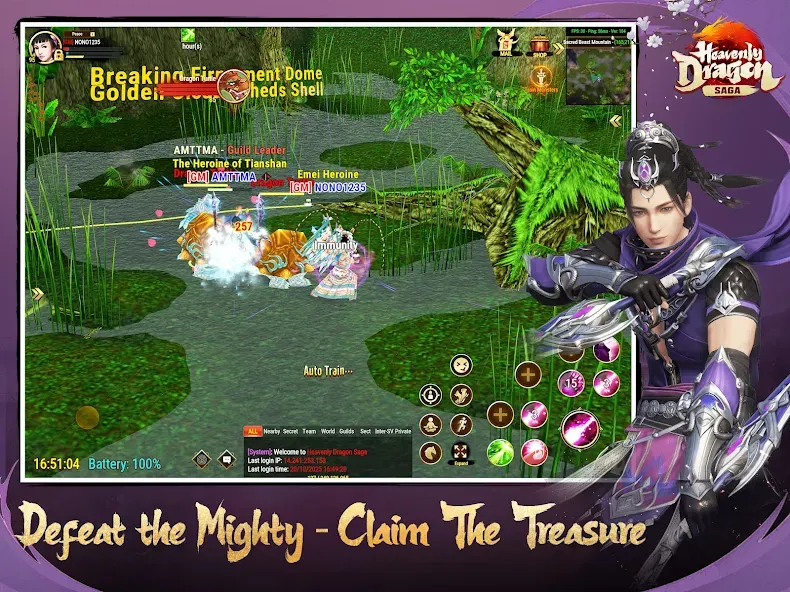Open the Mail icon

(508, 43)
